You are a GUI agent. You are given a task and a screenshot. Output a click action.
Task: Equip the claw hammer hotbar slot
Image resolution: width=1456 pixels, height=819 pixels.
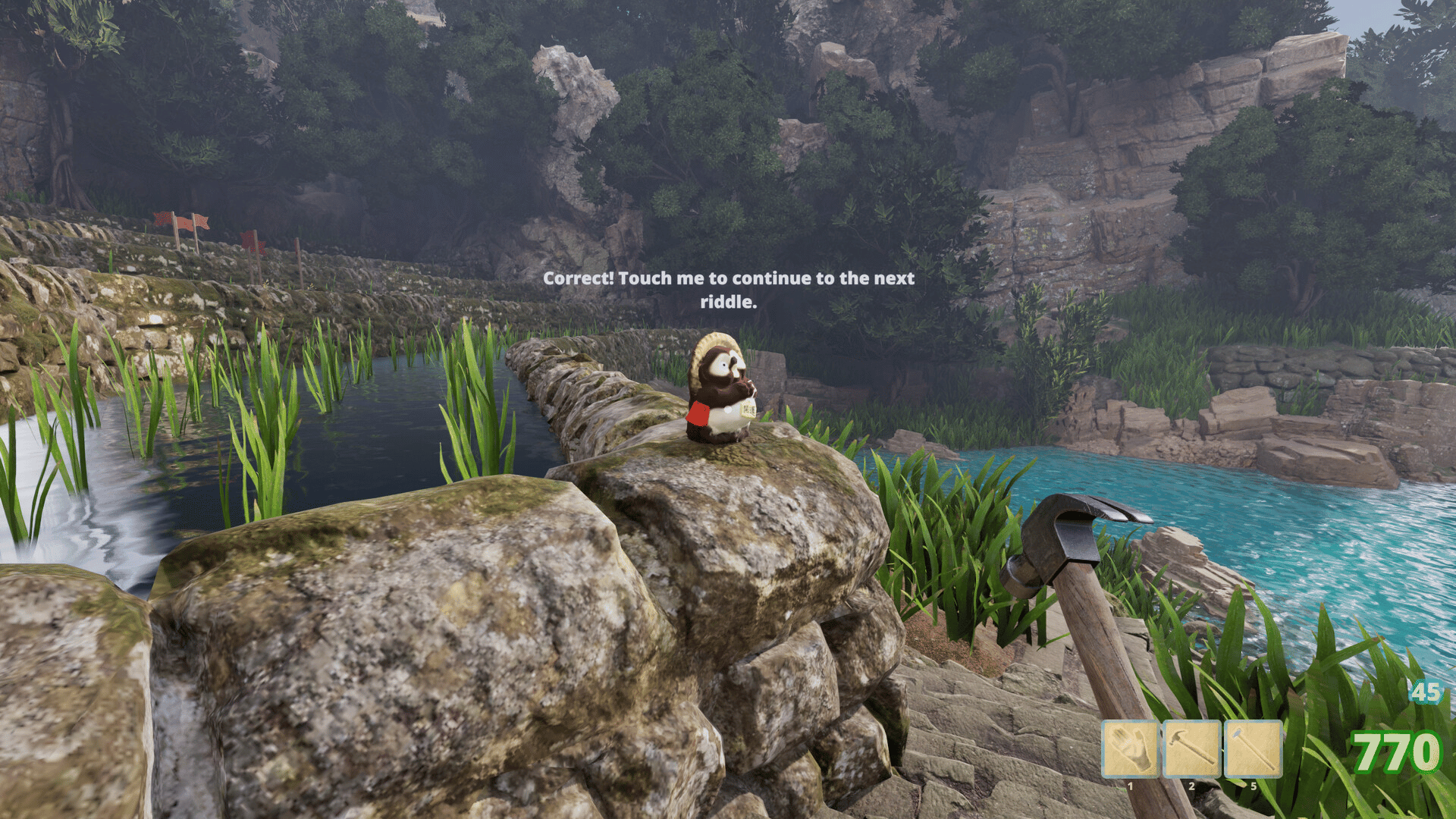[1191, 749]
